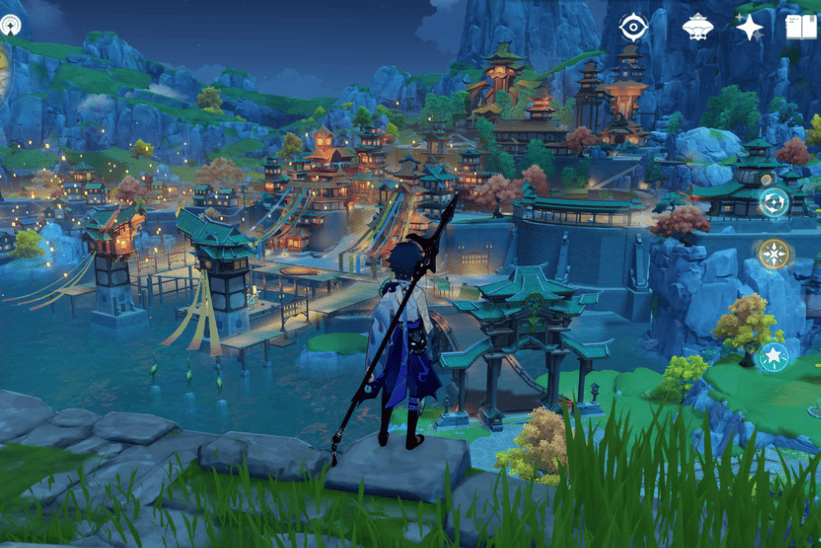
Task: Activate the eye-shaped Elemental Sight icon
Action: coord(634,27)
